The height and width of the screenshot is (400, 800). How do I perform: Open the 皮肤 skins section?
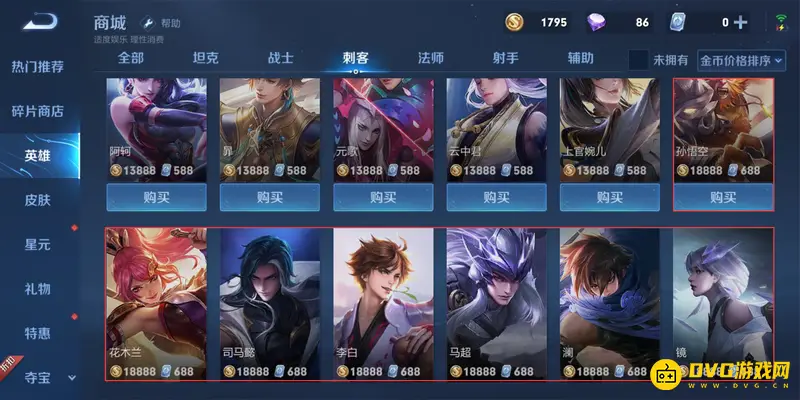pos(37,200)
